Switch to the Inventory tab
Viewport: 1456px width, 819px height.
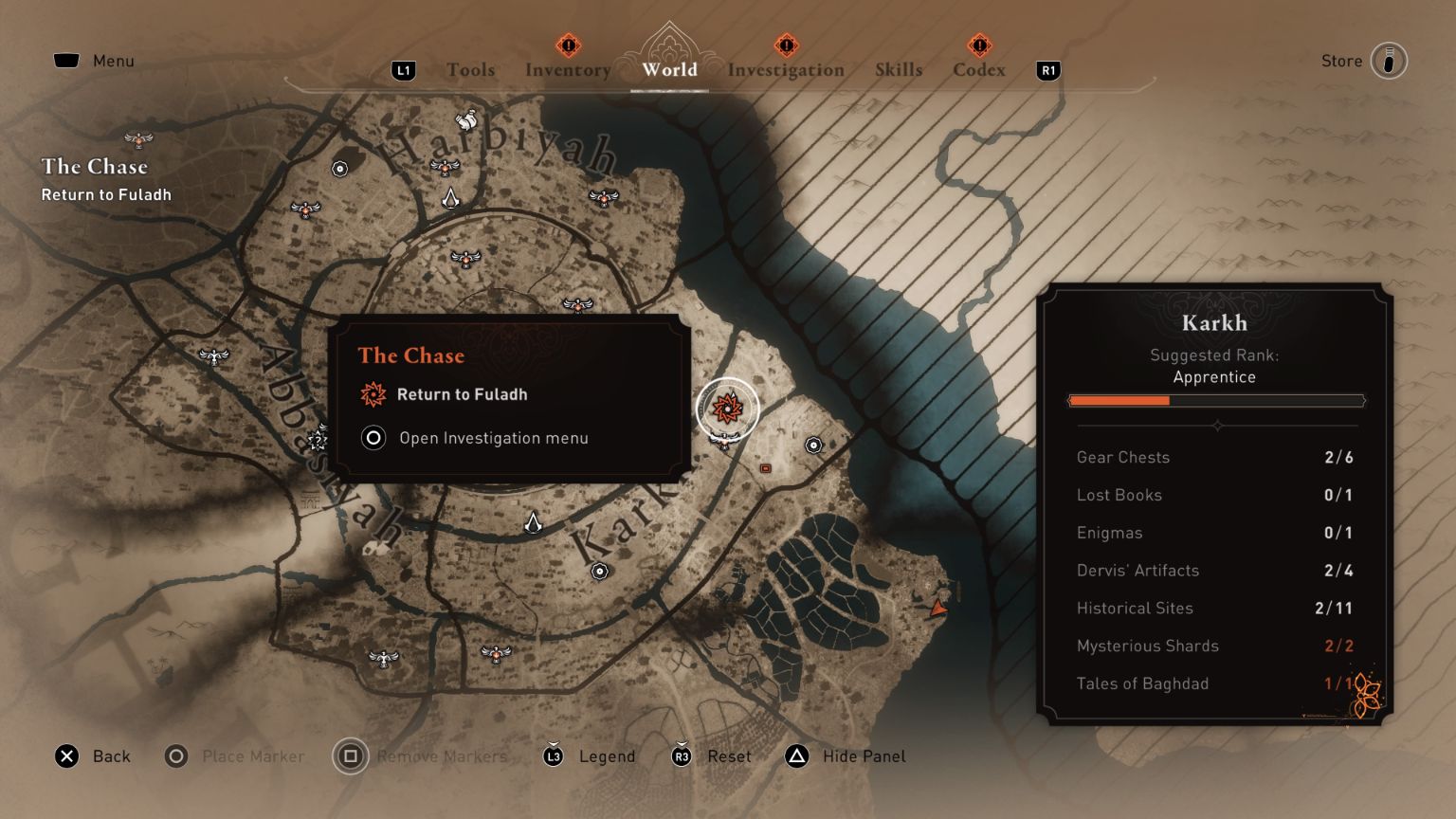[567, 69]
